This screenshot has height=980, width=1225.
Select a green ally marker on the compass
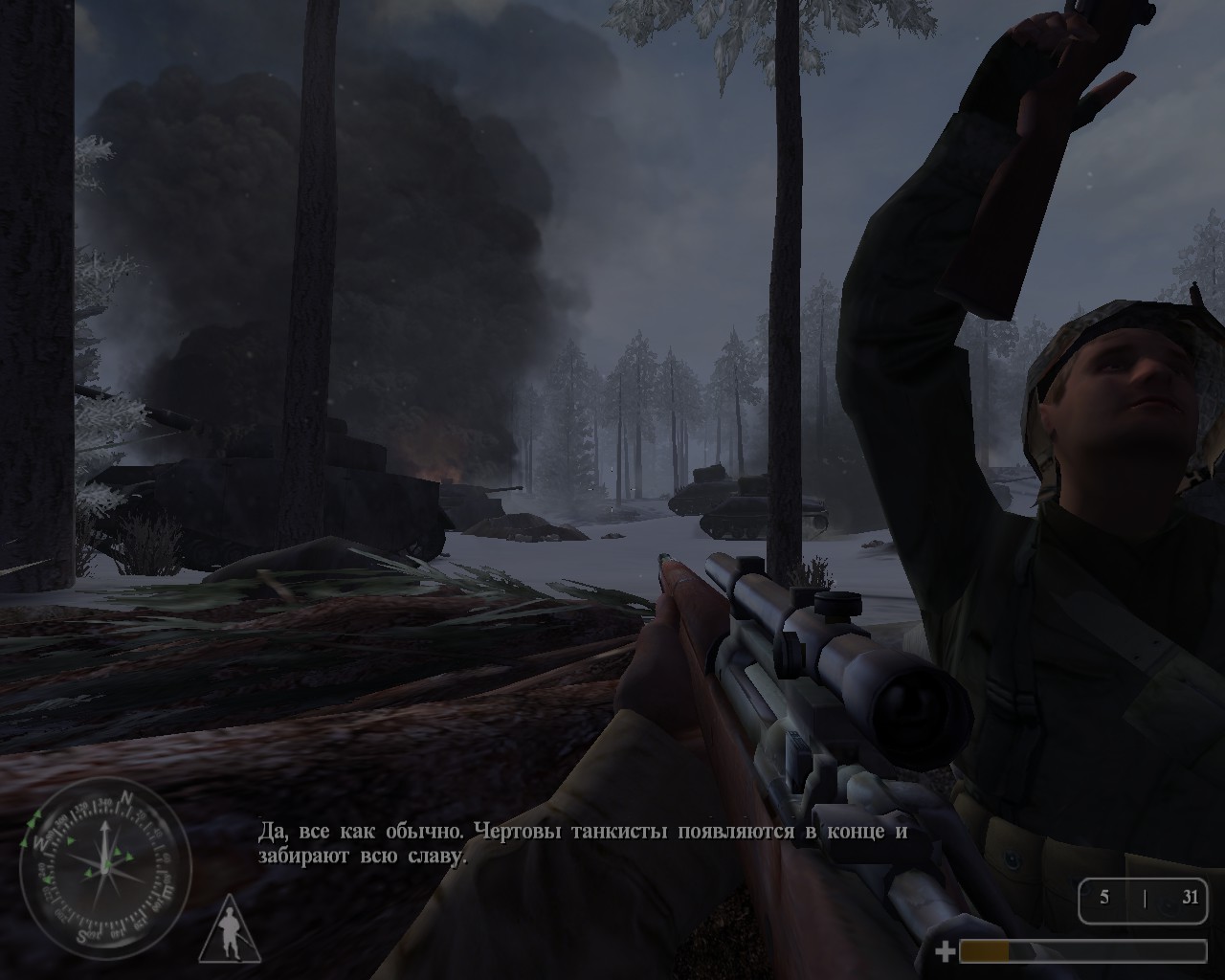coord(118,852)
